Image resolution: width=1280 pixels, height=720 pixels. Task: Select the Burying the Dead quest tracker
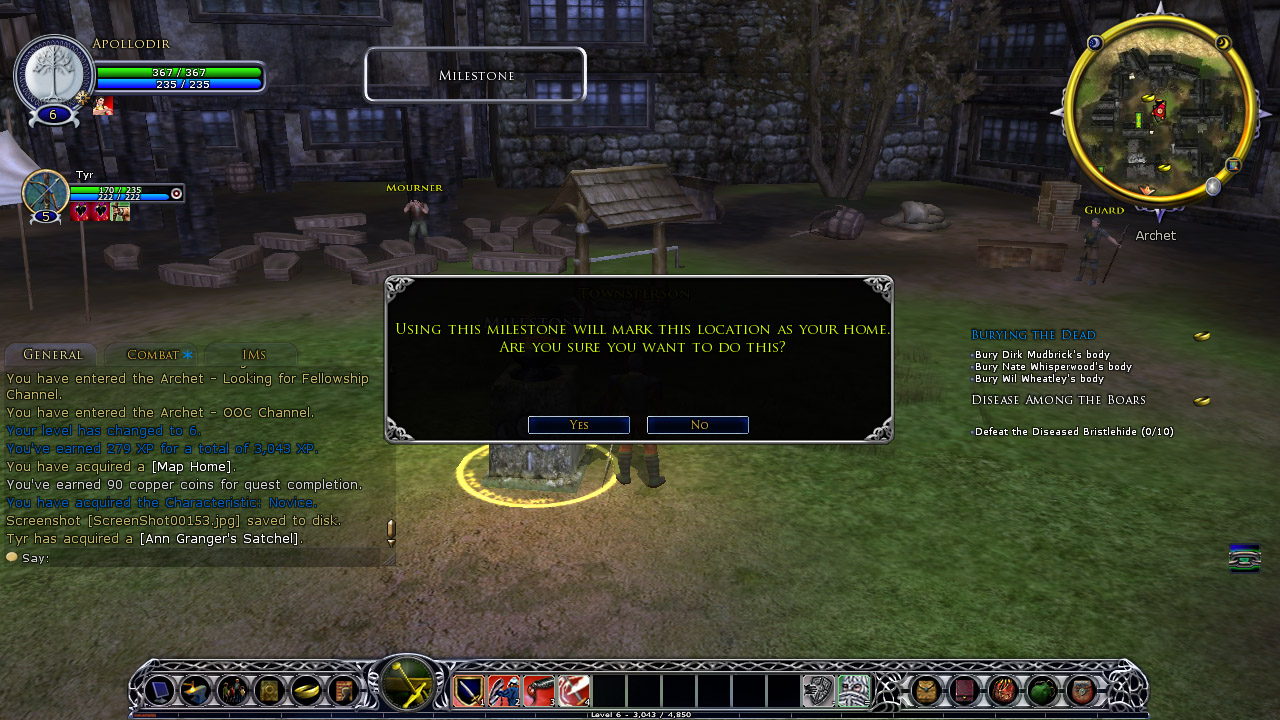point(1033,335)
